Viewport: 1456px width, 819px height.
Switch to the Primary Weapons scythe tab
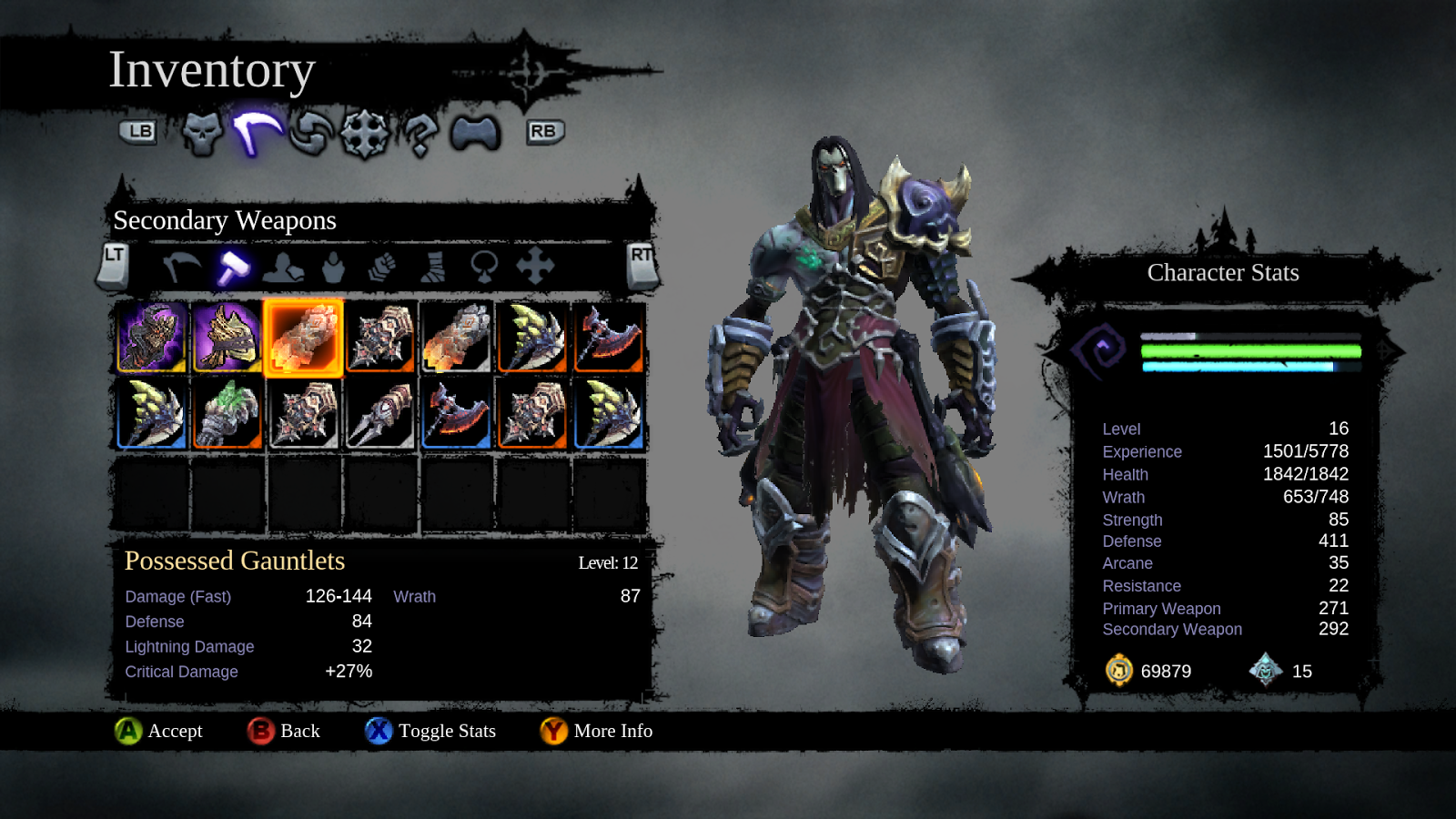pos(178,267)
